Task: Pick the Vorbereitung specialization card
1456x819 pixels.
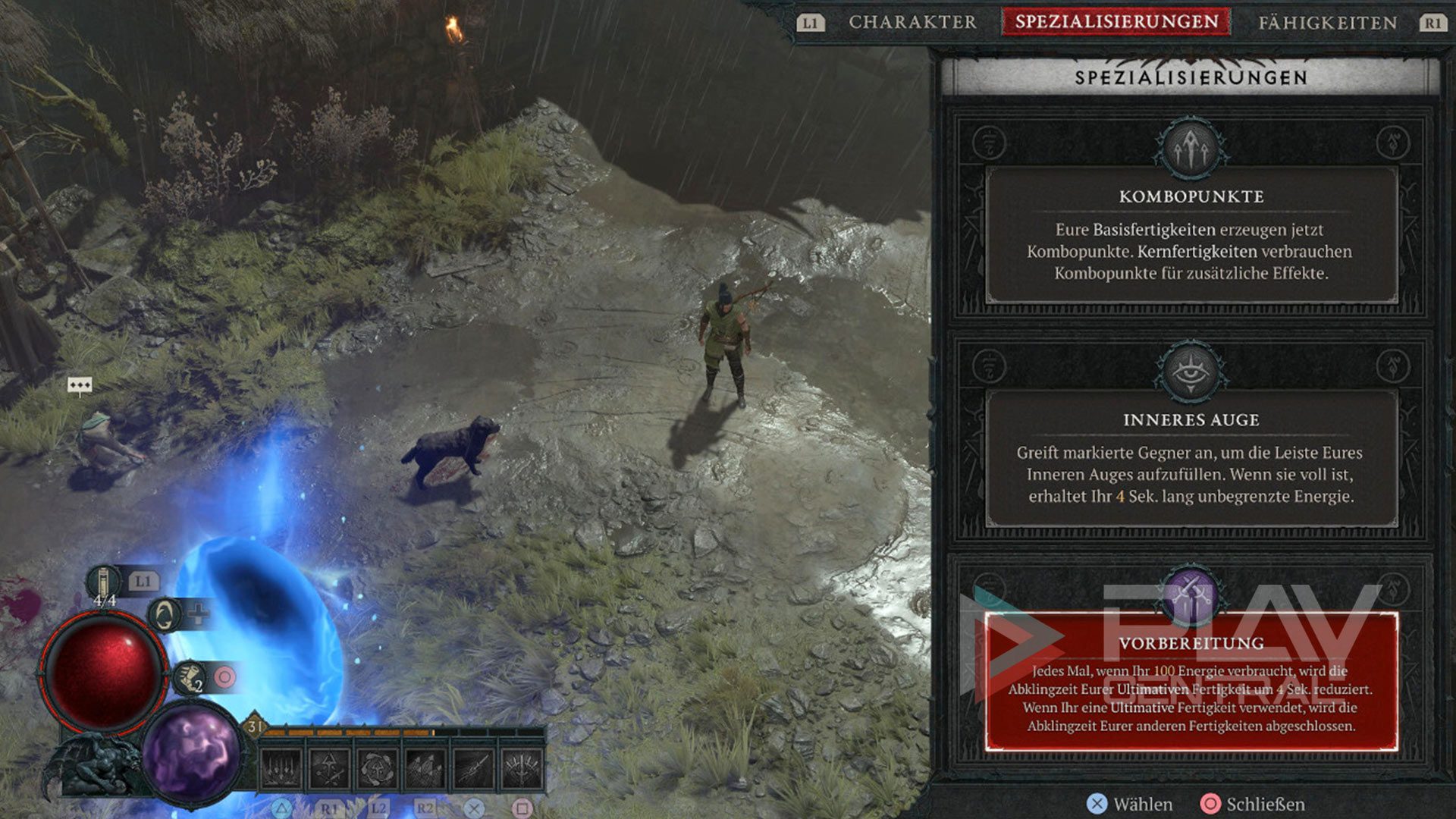Action: click(1191, 681)
